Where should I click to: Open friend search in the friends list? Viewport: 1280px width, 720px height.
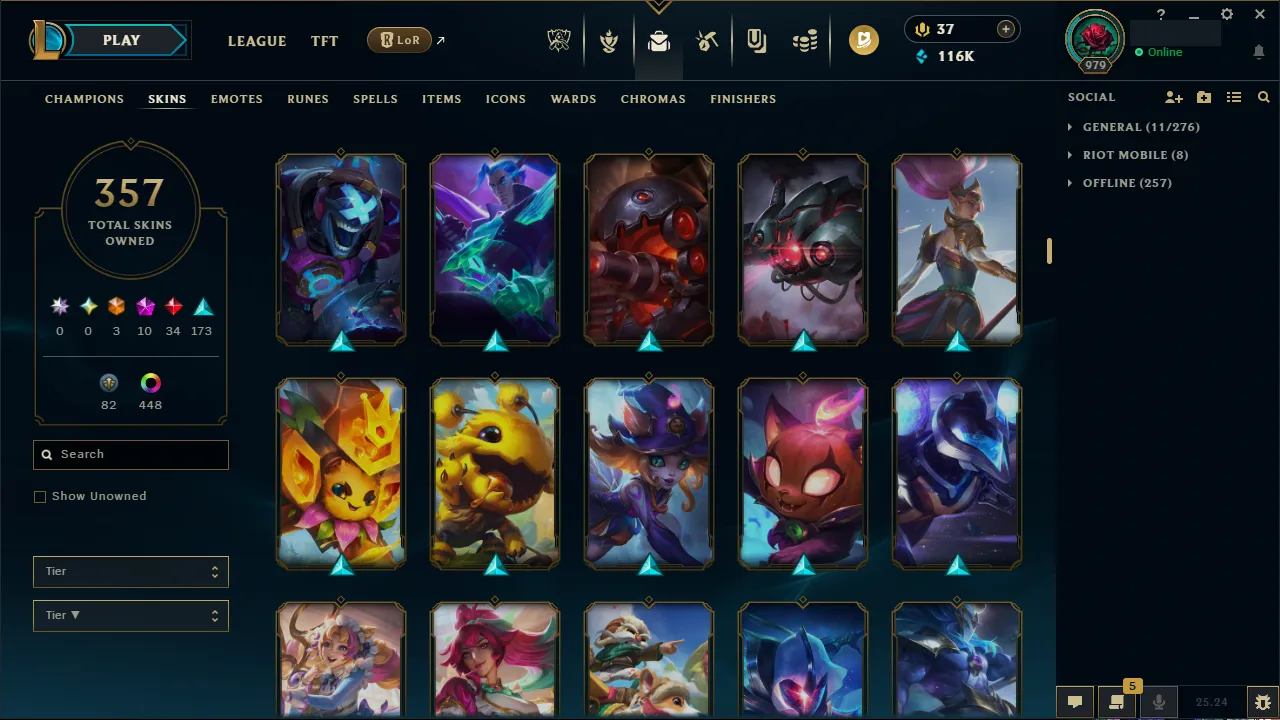[x=1263, y=97]
